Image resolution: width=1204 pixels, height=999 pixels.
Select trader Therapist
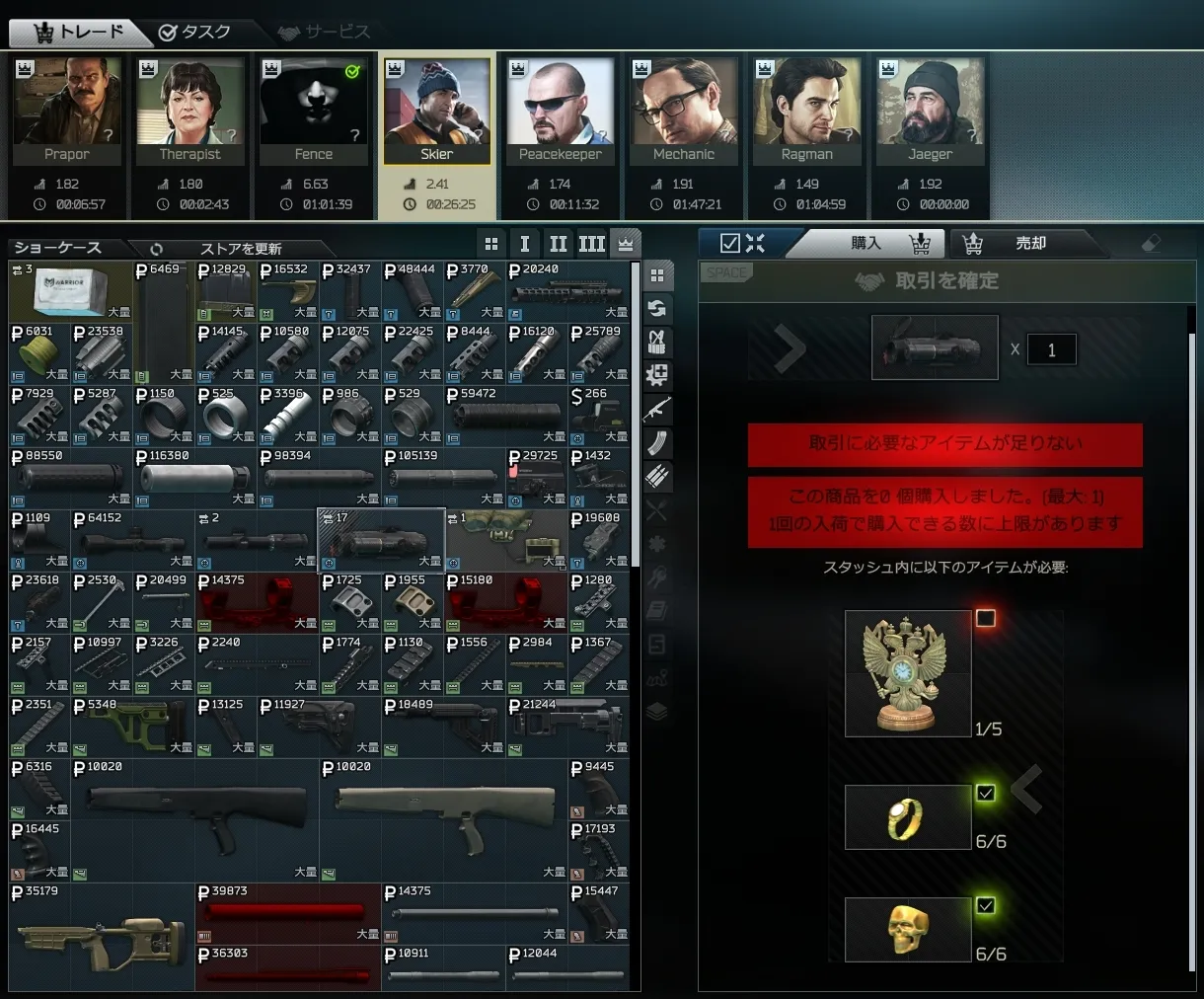tap(190, 111)
